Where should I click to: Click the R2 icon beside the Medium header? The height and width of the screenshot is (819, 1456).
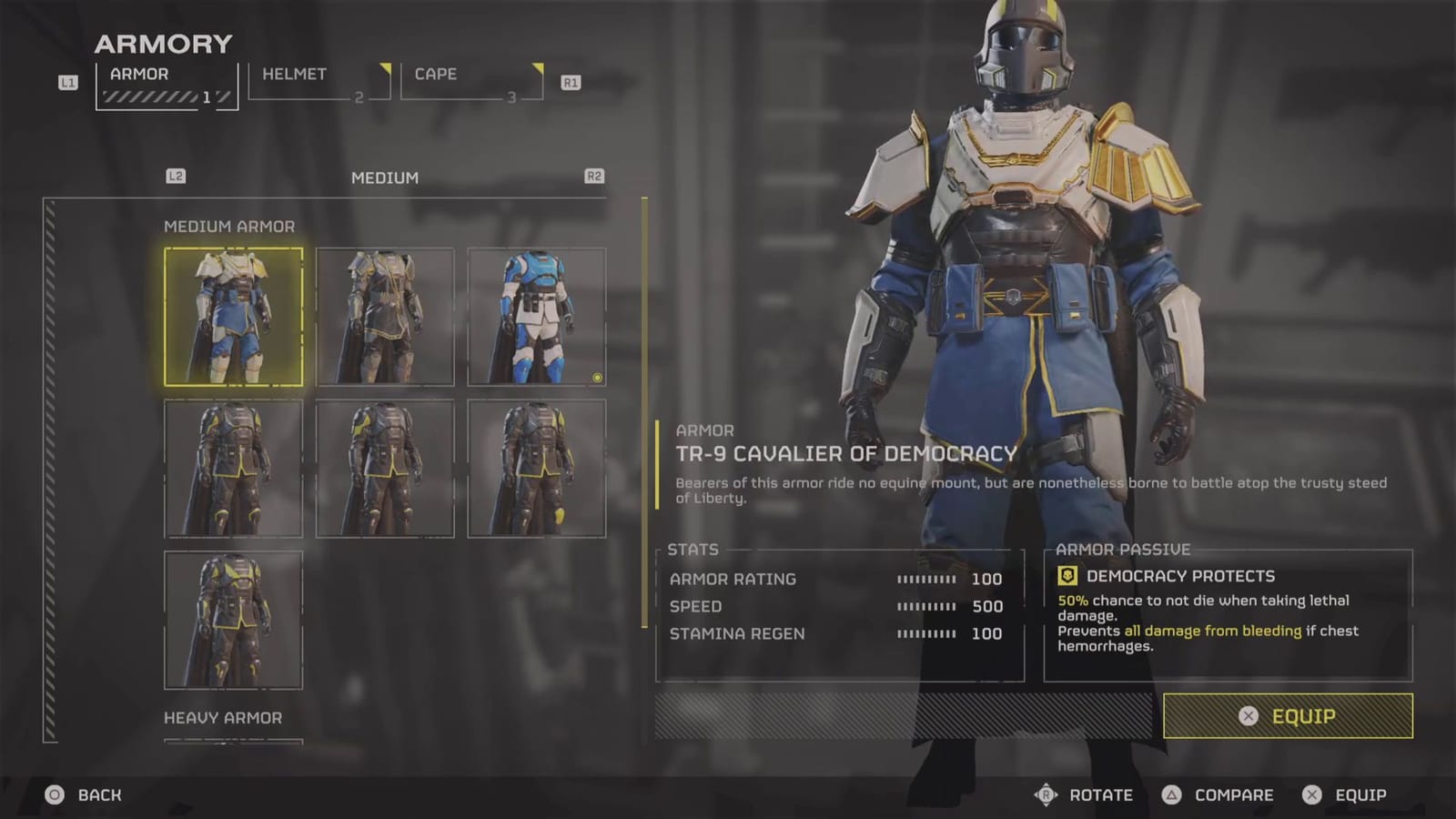594,177
